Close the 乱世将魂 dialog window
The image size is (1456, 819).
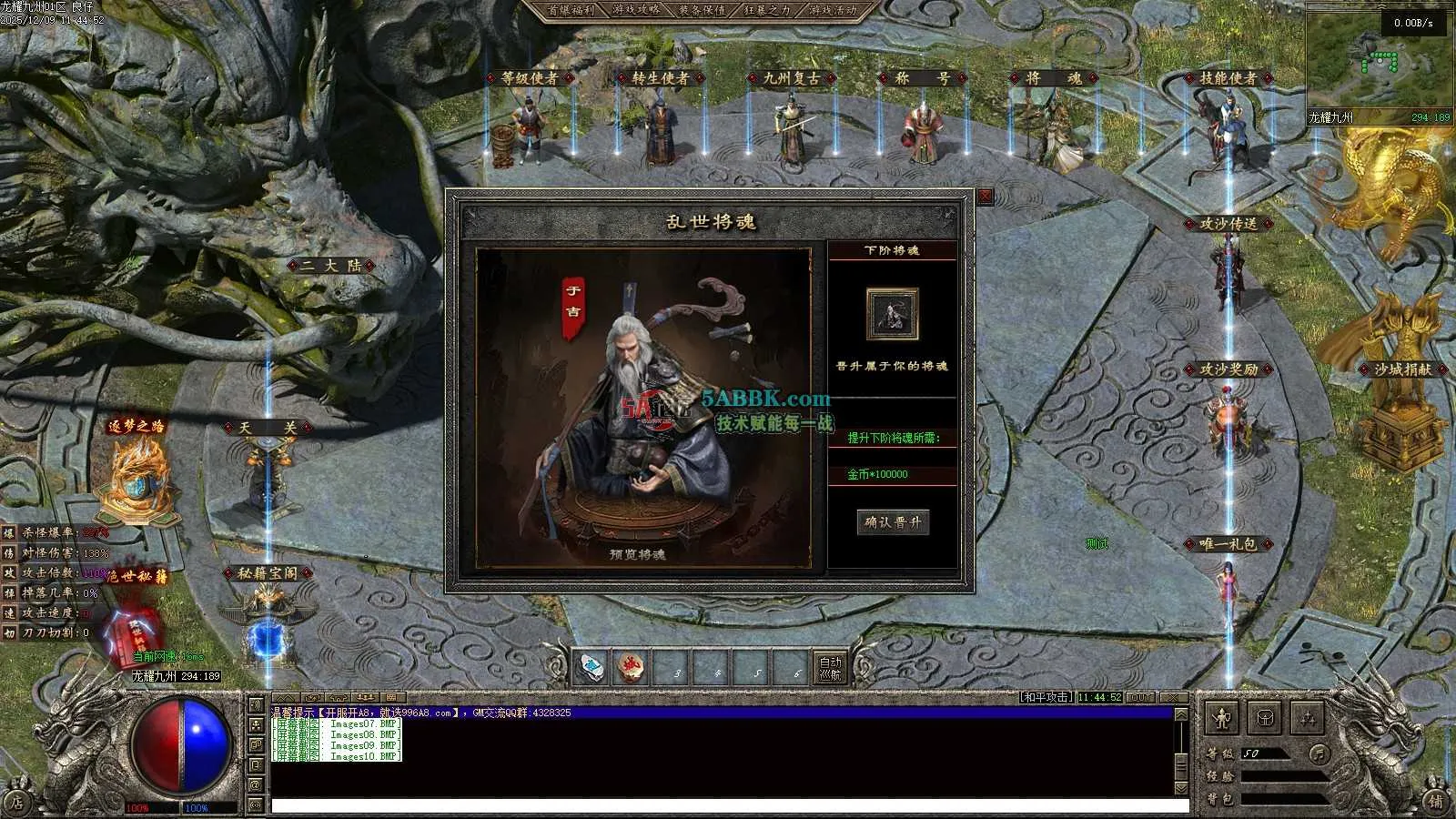click(985, 197)
